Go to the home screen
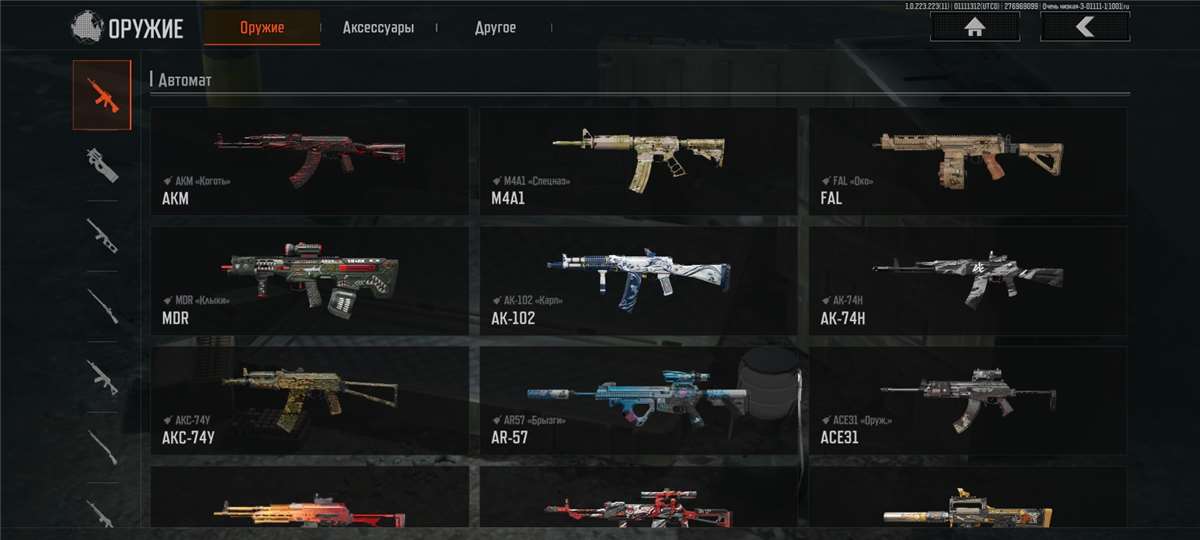The height and width of the screenshot is (540, 1200). 974,27
